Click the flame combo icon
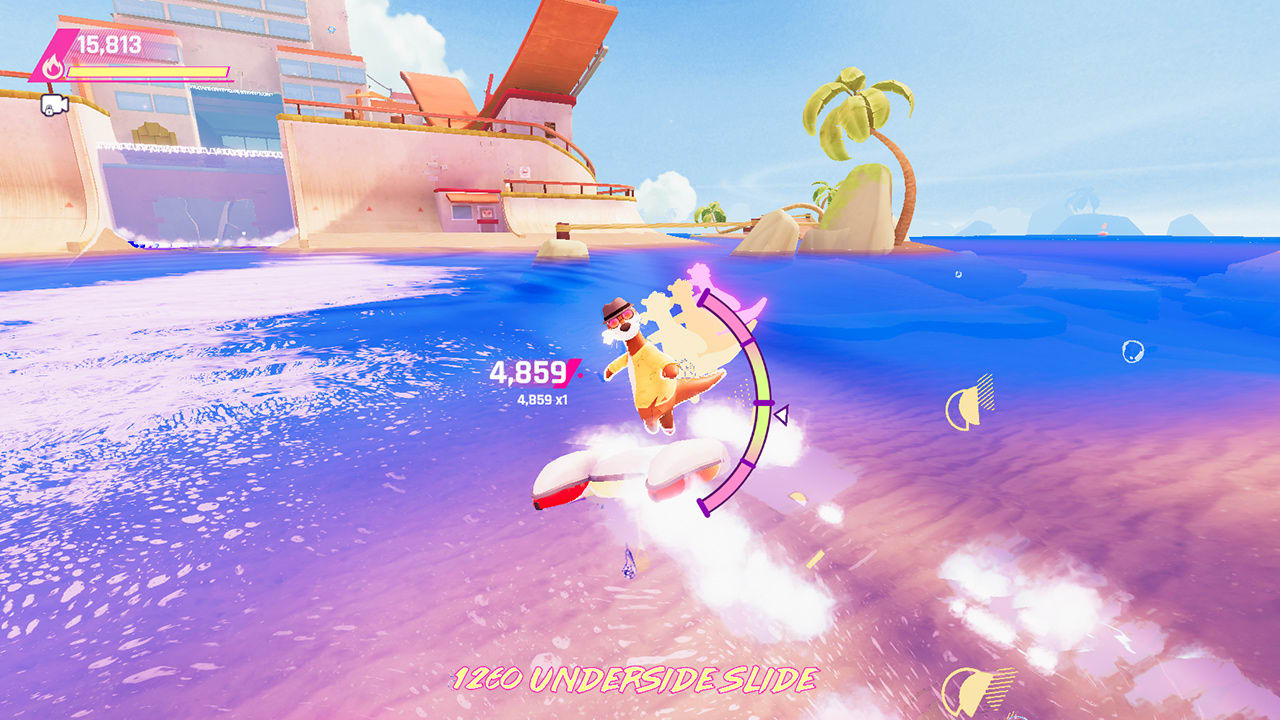 [56, 67]
